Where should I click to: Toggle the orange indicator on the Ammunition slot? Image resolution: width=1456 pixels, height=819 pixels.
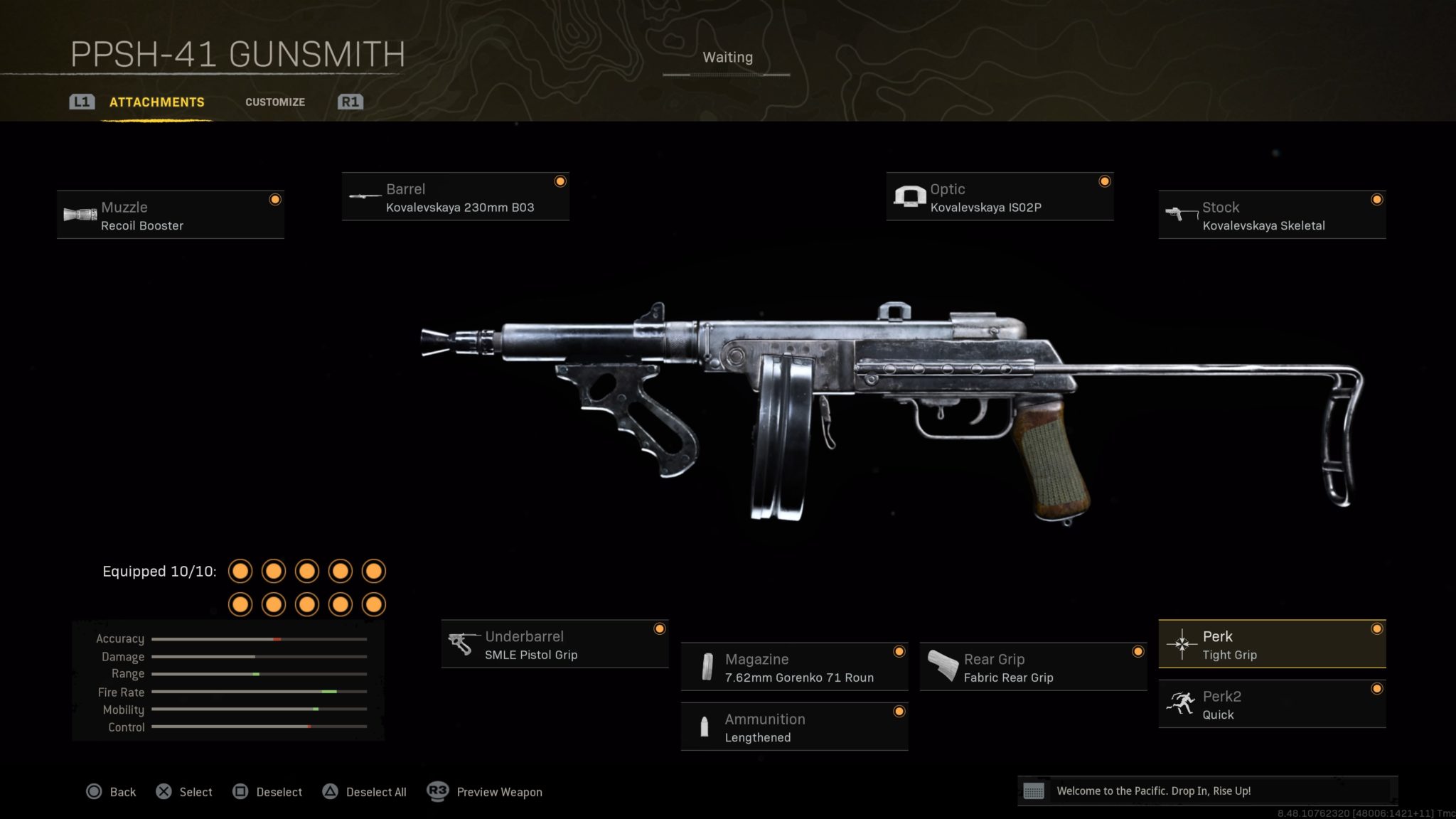pos(899,710)
